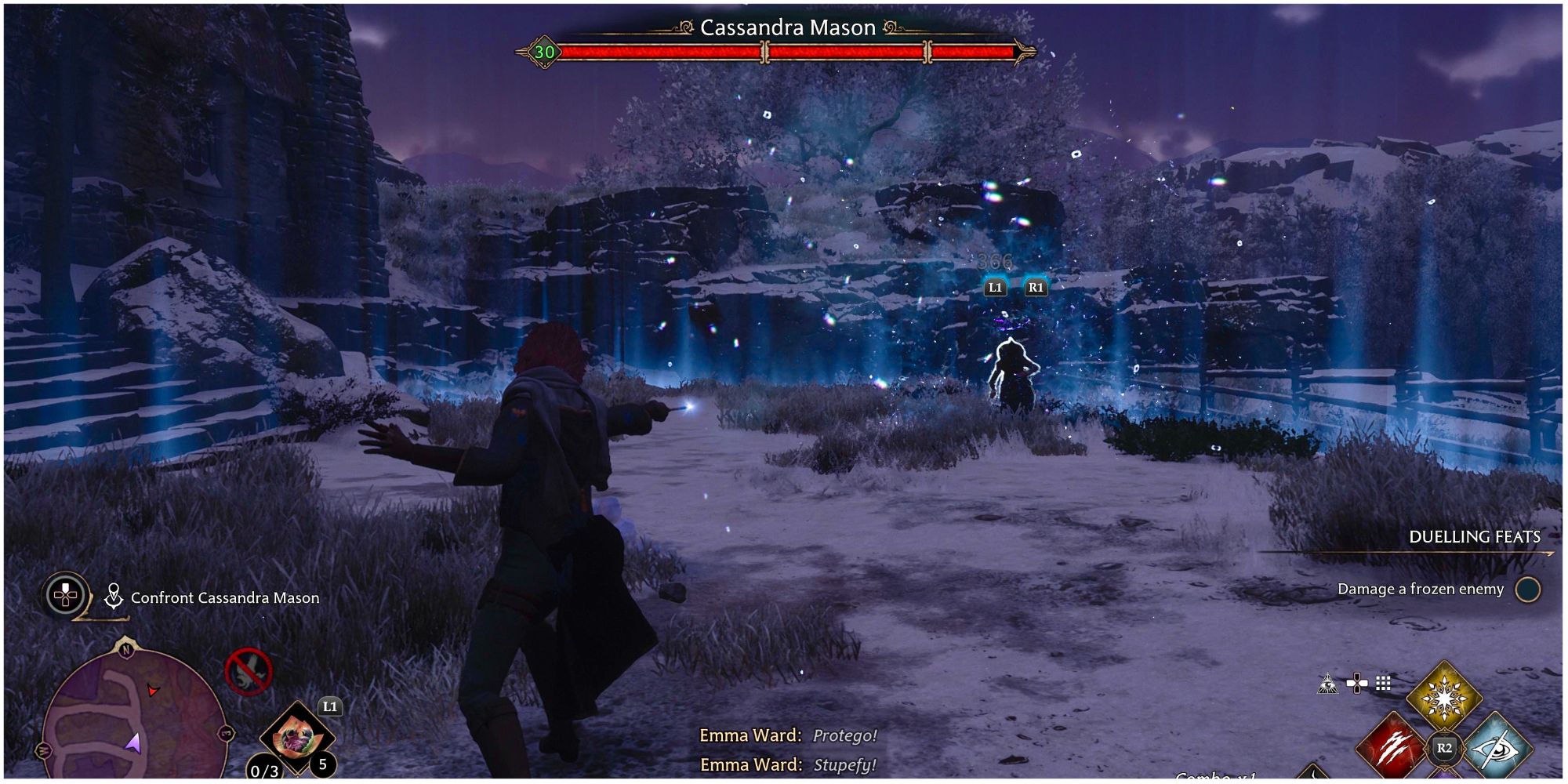Viewport: 1568px width, 784px height.
Task: Select the ancient magic eye triangle icon
Action: (x=1328, y=684)
